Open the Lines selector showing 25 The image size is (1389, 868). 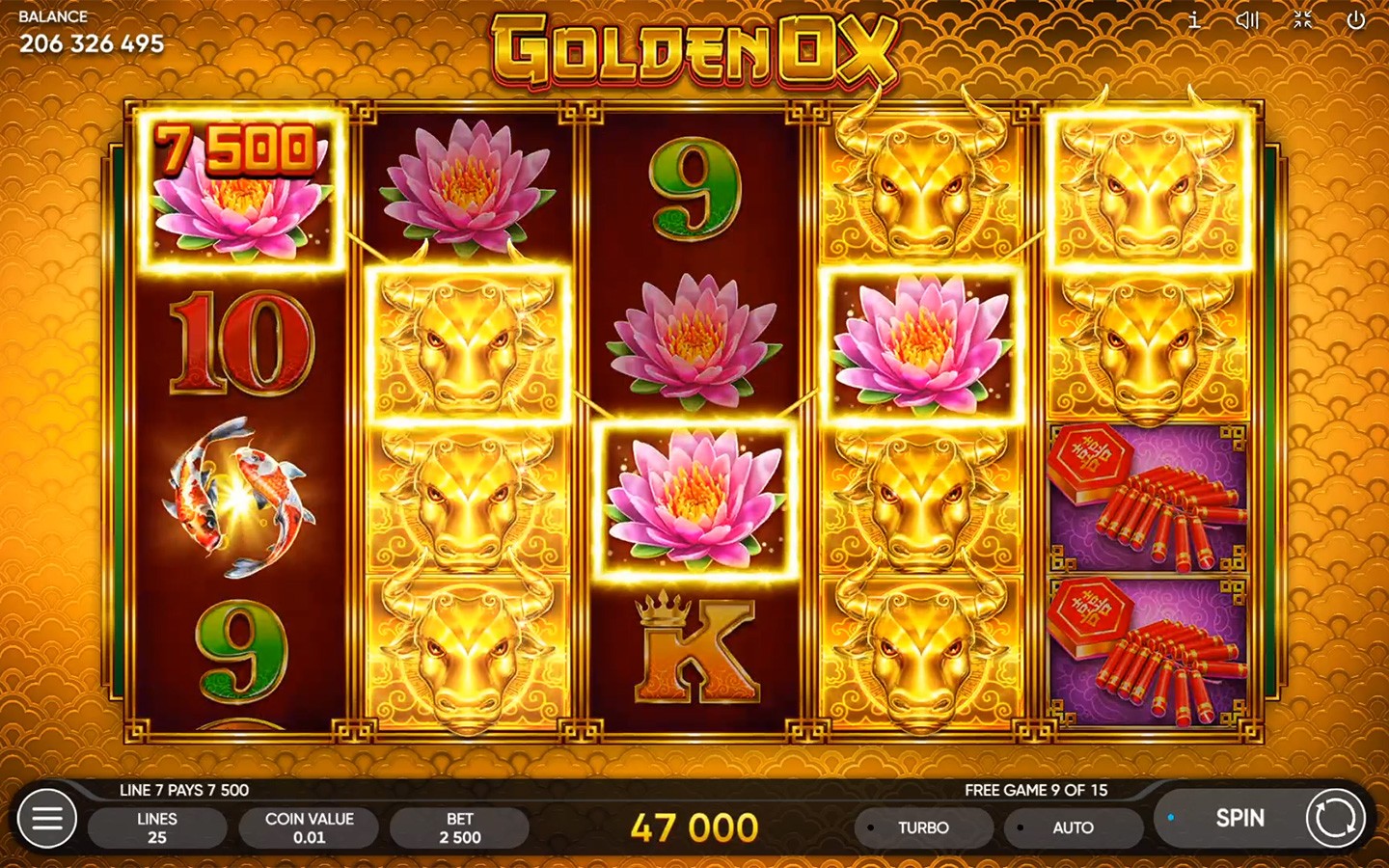(x=157, y=827)
